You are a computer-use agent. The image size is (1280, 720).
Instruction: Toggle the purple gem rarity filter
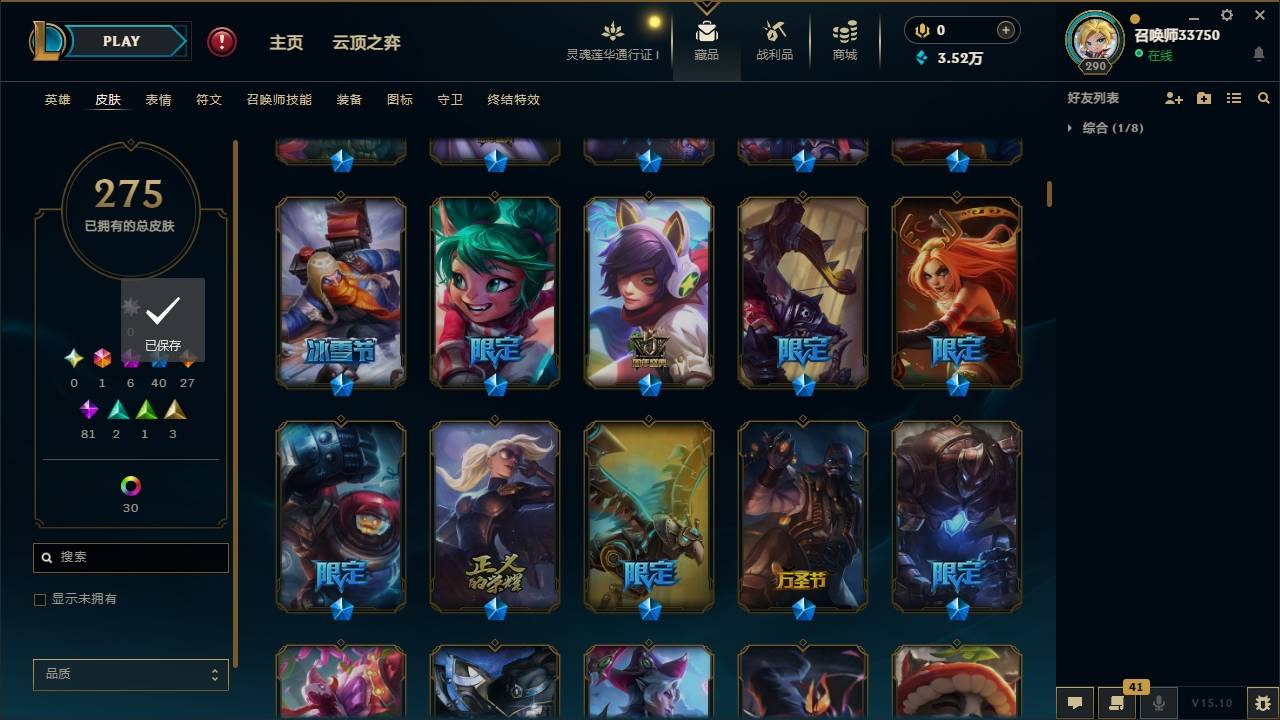pyautogui.click(x=88, y=409)
